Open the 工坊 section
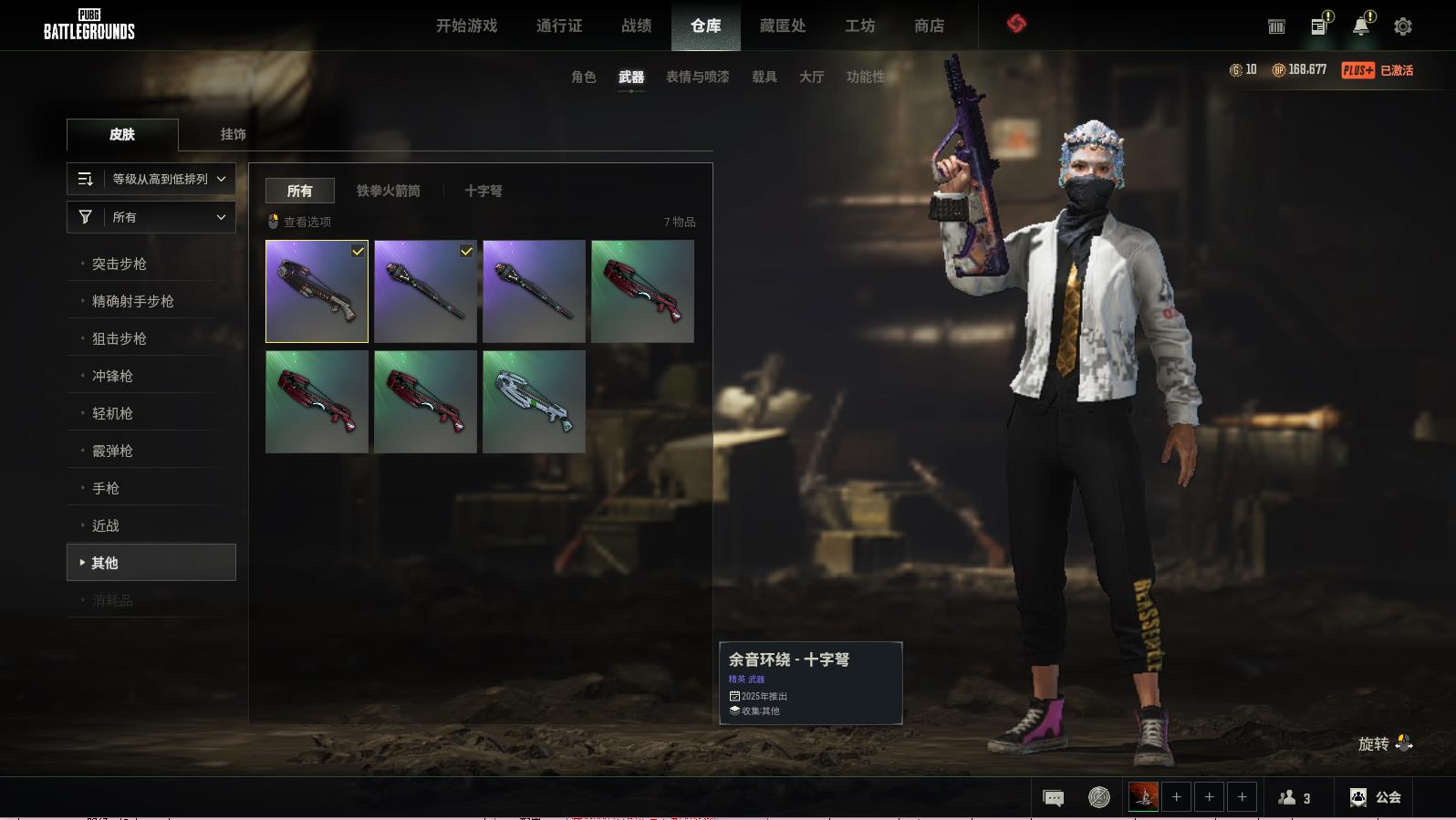The height and width of the screenshot is (820, 1456). point(859,26)
